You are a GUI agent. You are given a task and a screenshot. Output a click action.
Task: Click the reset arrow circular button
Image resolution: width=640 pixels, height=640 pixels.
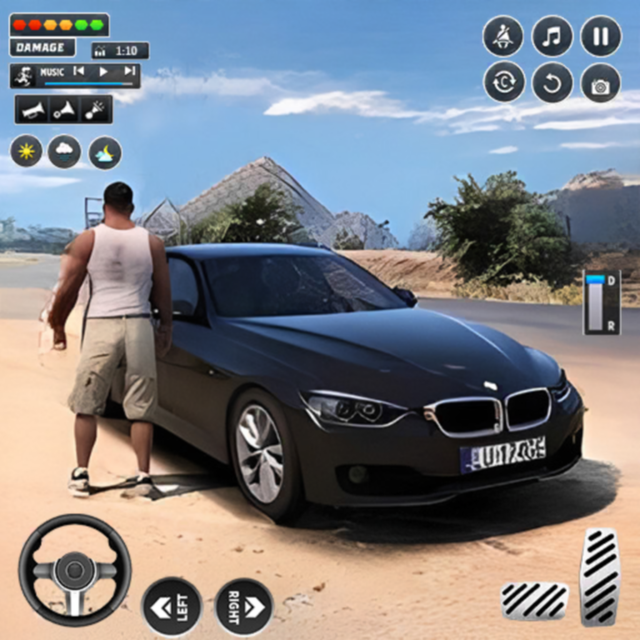pyautogui.click(x=552, y=83)
